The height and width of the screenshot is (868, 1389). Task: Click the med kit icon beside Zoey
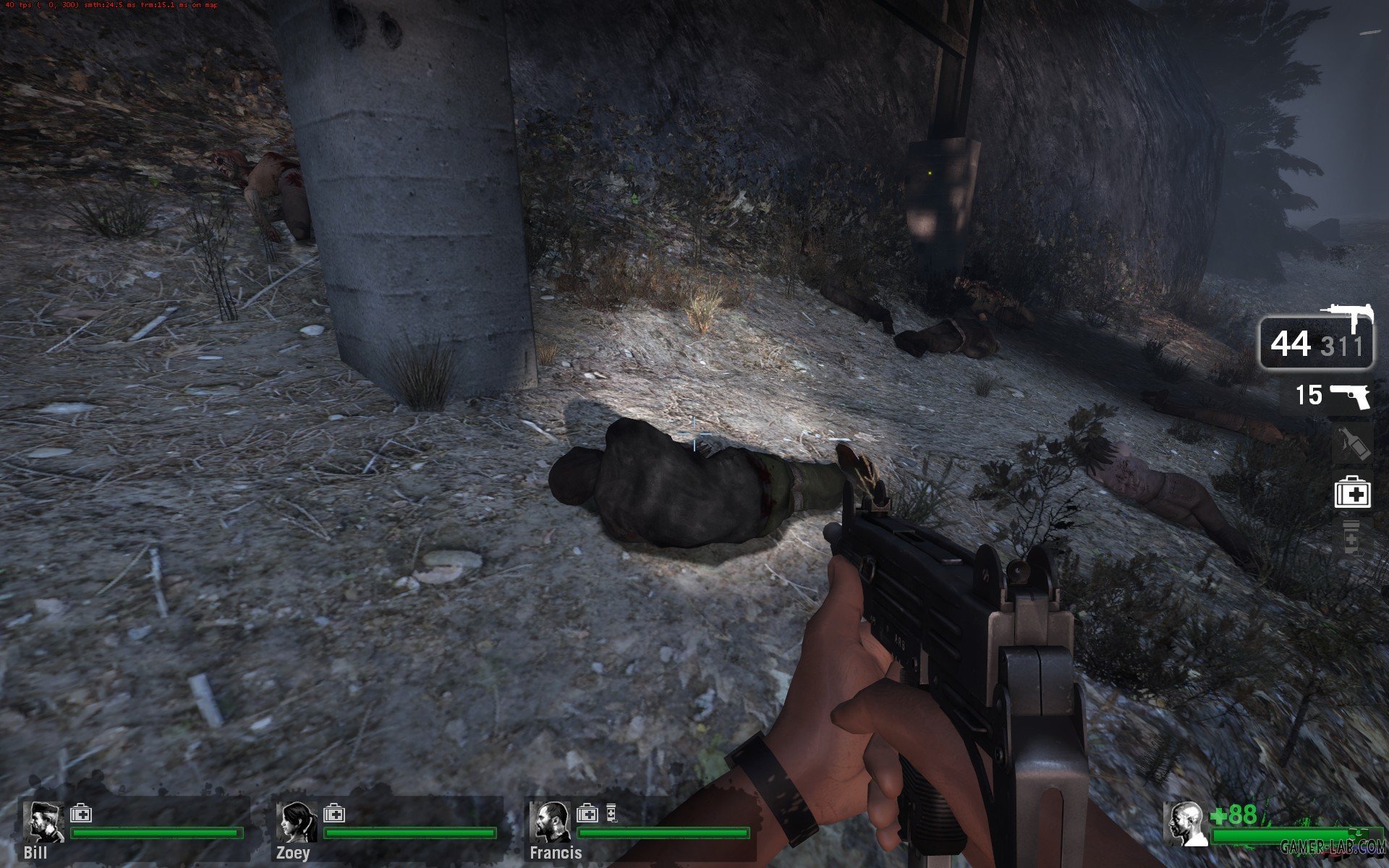[334, 814]
